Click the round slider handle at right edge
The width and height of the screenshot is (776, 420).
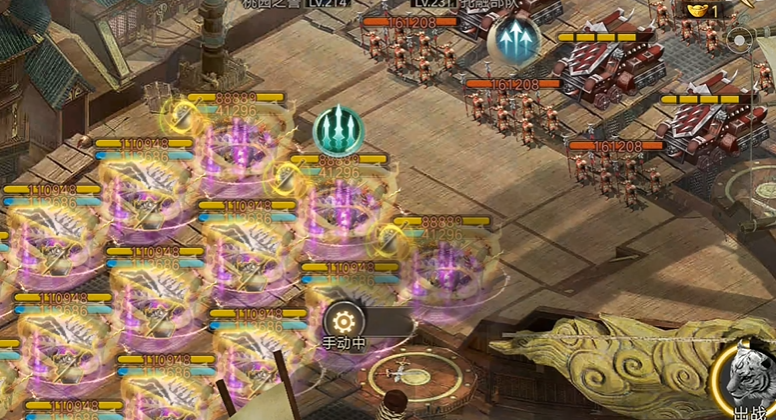coord(739,41)
